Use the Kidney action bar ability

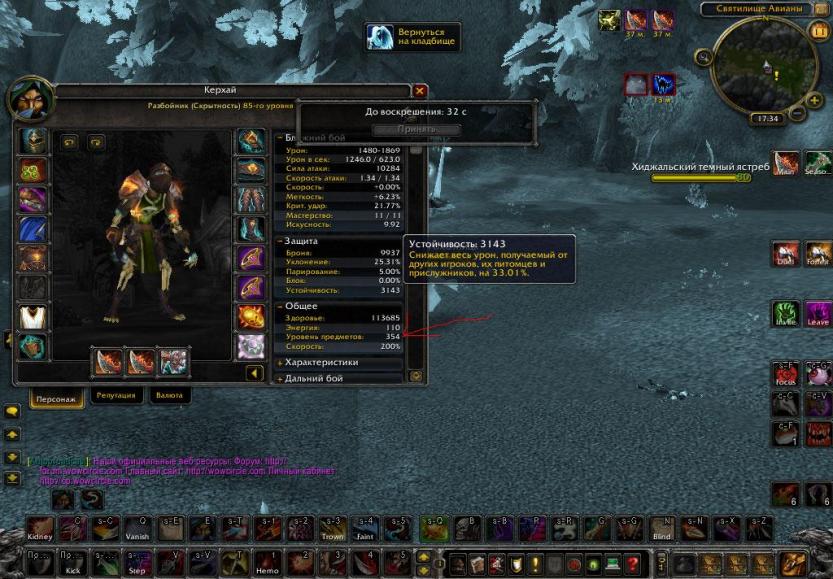40,528
